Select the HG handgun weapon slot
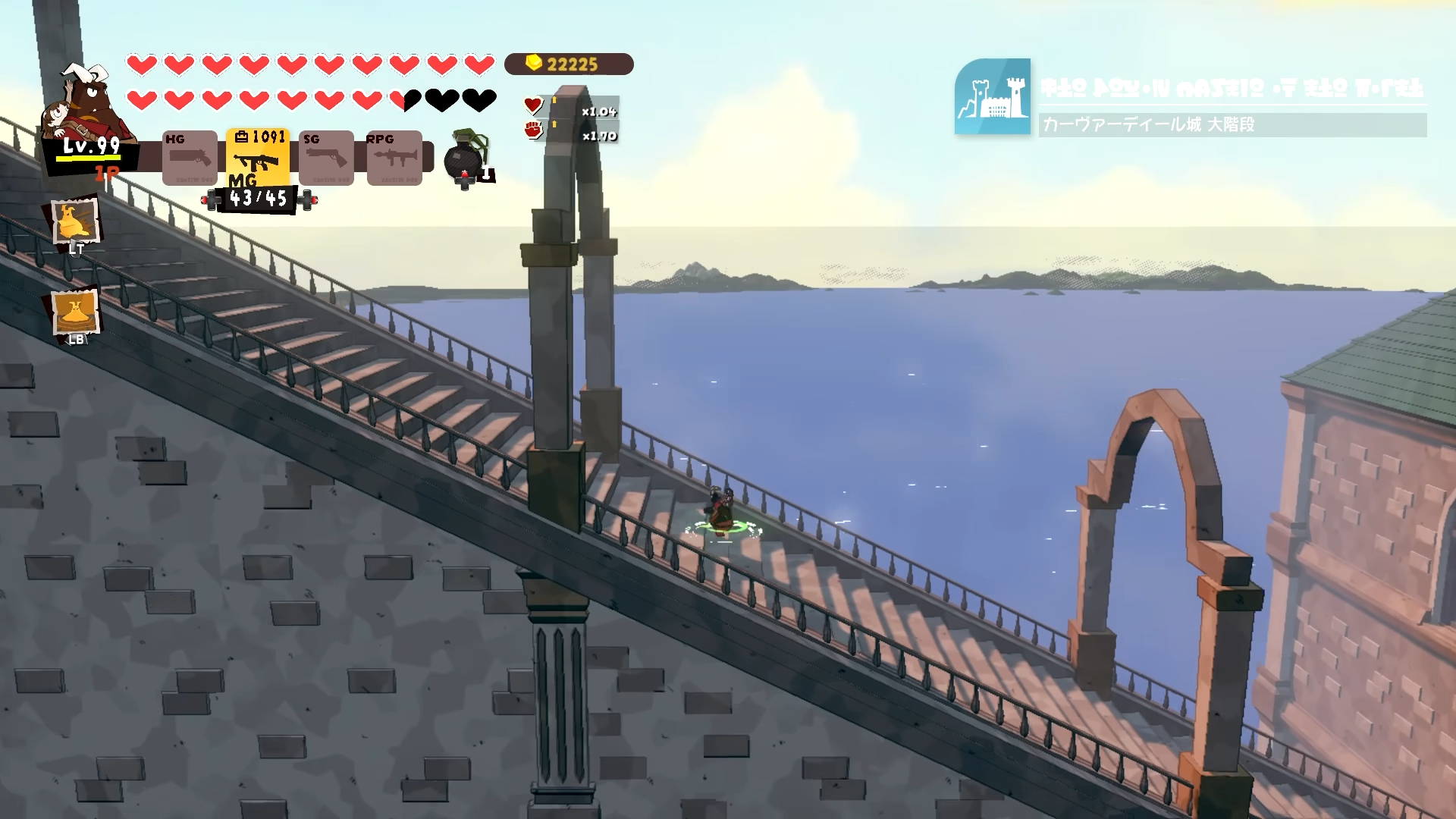Viewport: 1456px width, 819px height. [190, 158]
